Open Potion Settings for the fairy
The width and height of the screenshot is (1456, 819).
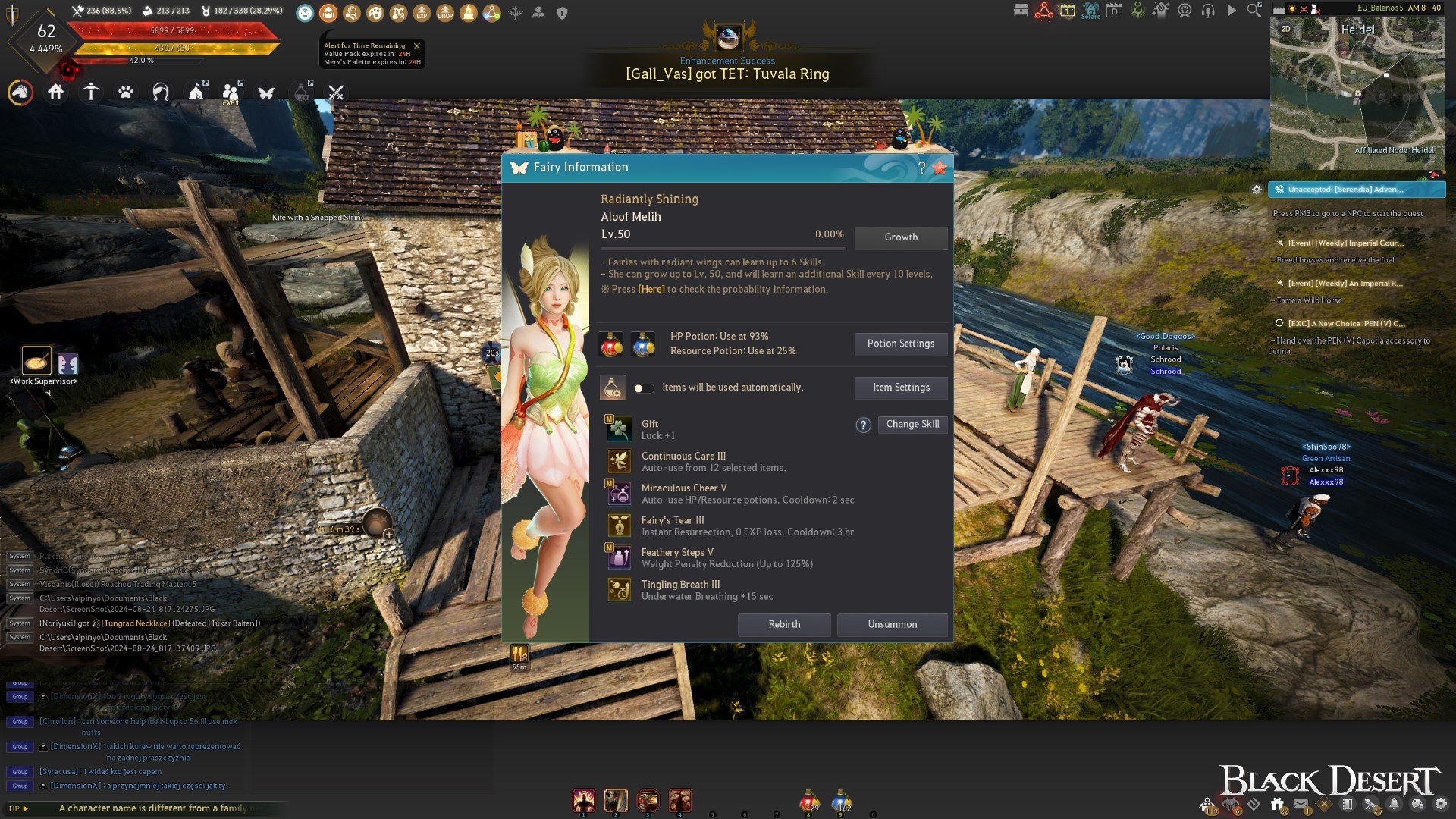900,344
